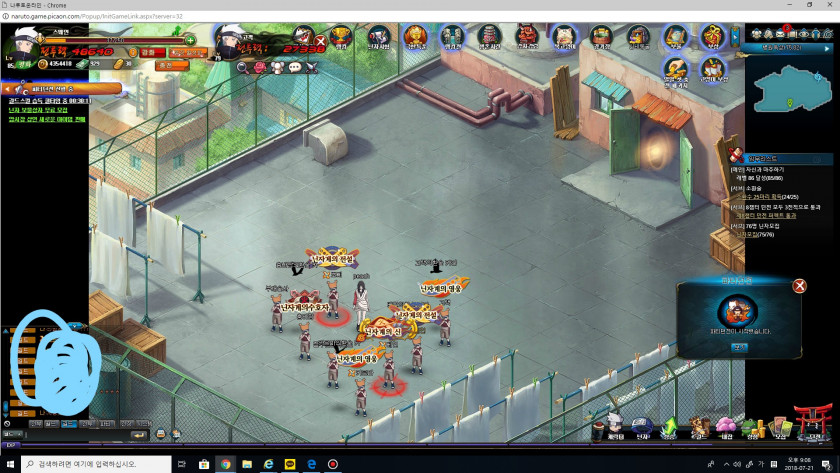Click the pink rose icon under target portrait
The image size is (840, 473).
260,67
